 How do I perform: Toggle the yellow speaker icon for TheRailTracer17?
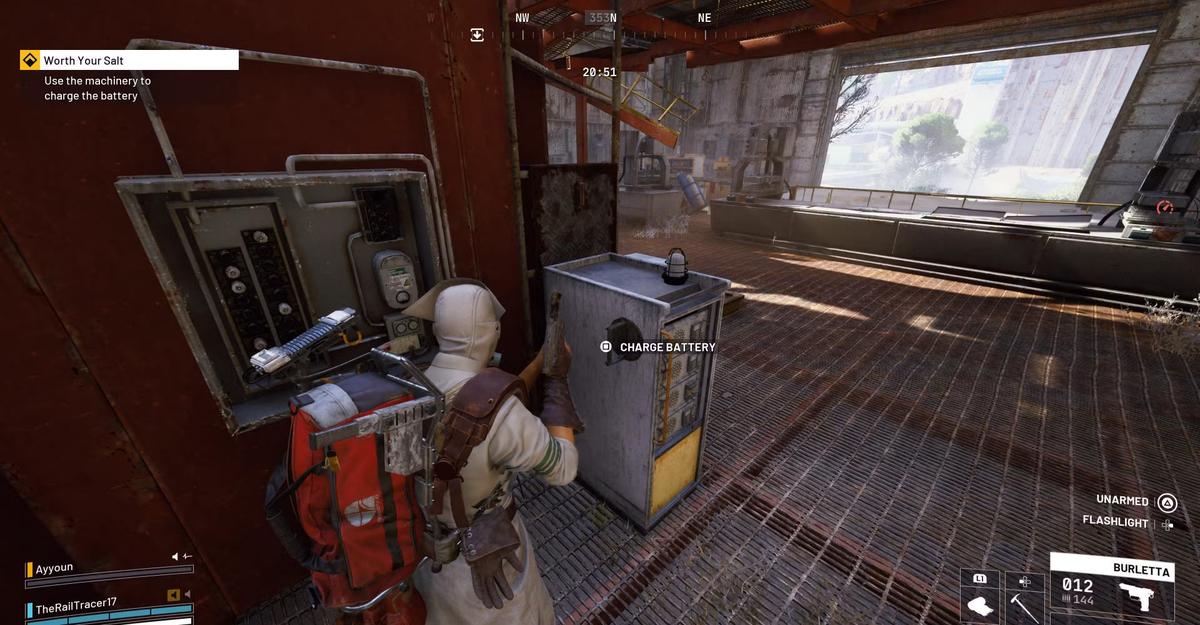coord(173,596)
